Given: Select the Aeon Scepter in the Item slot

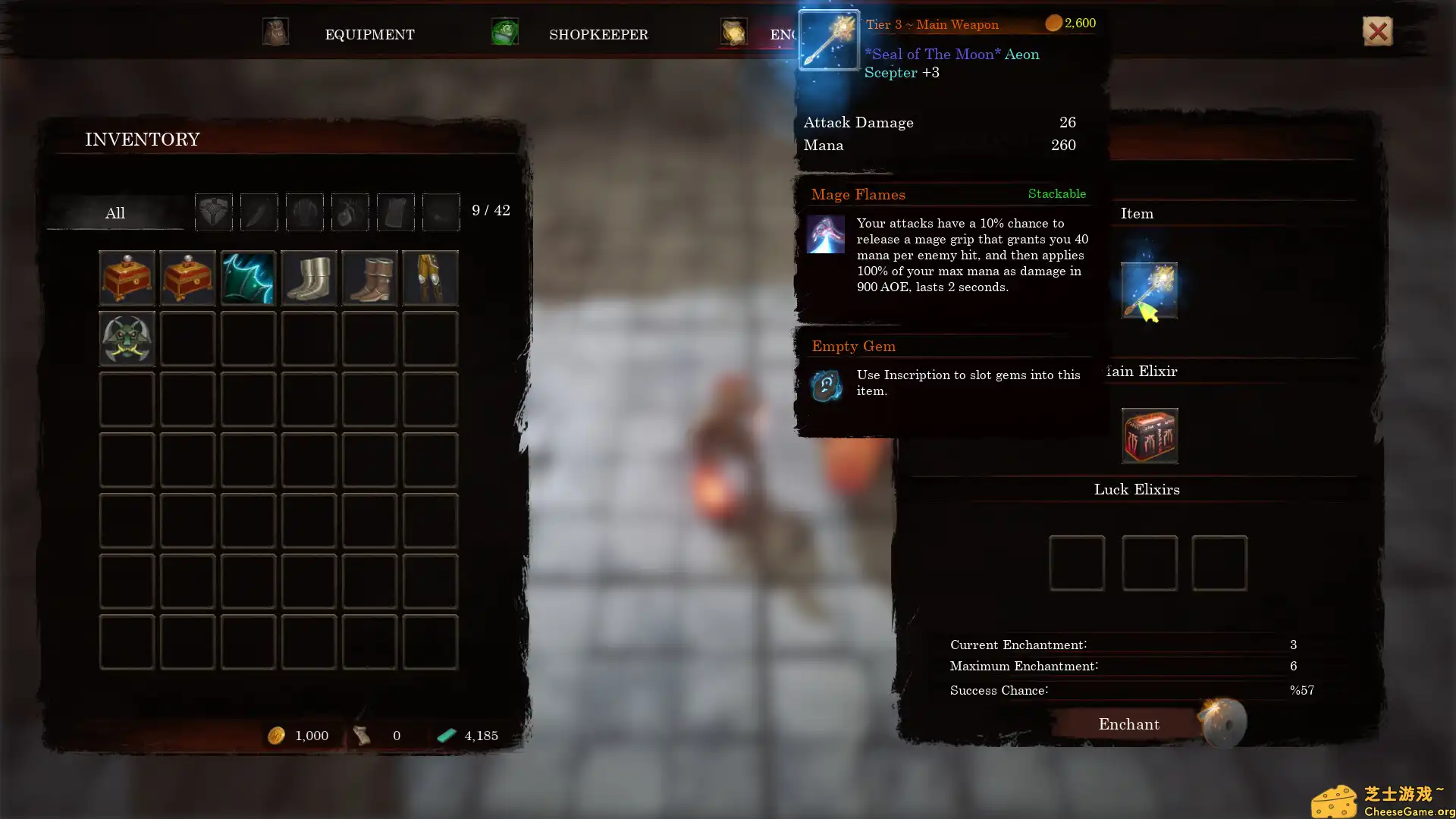Looking at the screenshot, I should [1150, 290].
